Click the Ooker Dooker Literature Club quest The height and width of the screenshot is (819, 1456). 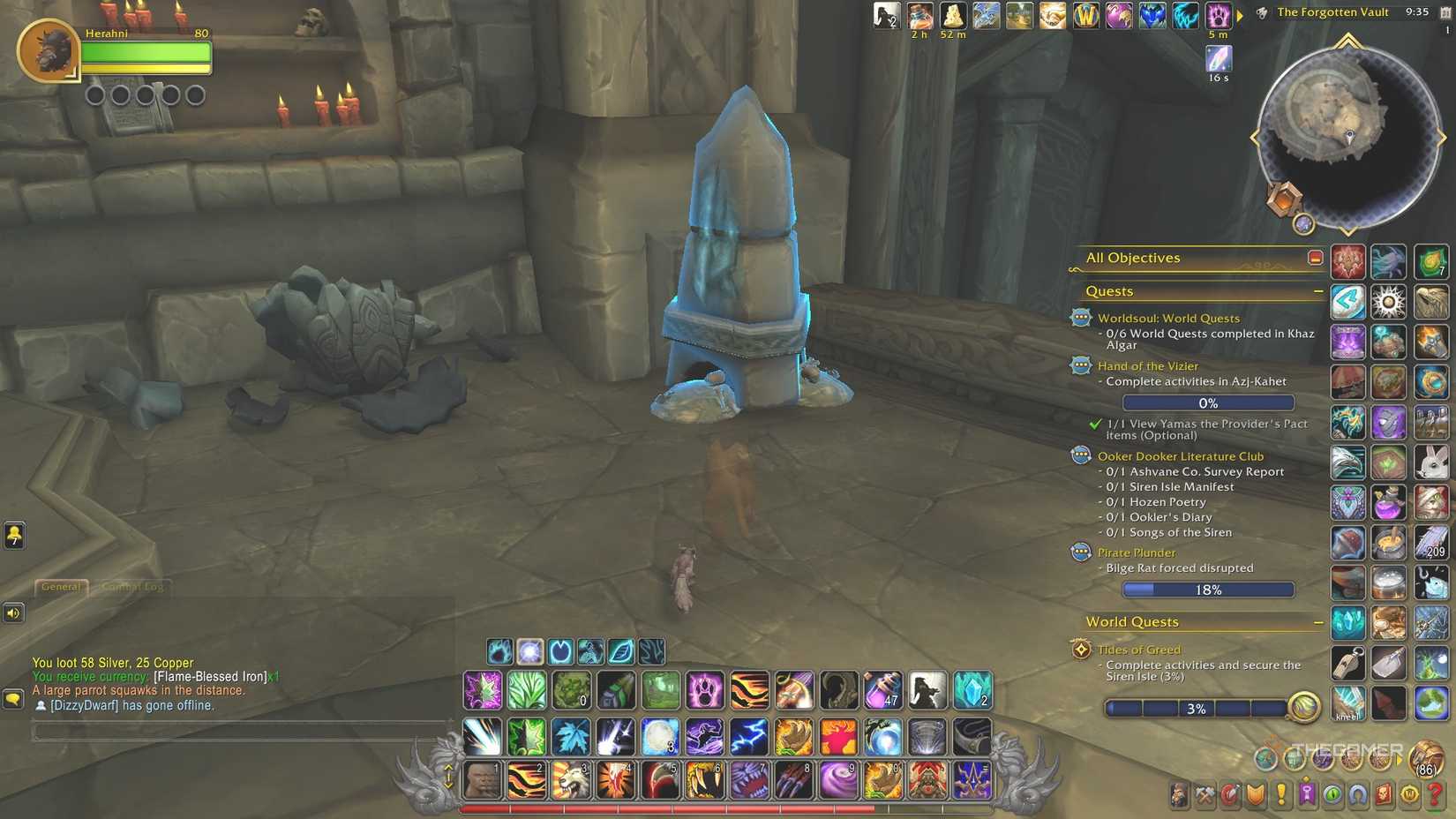(x=1182, y=455)
